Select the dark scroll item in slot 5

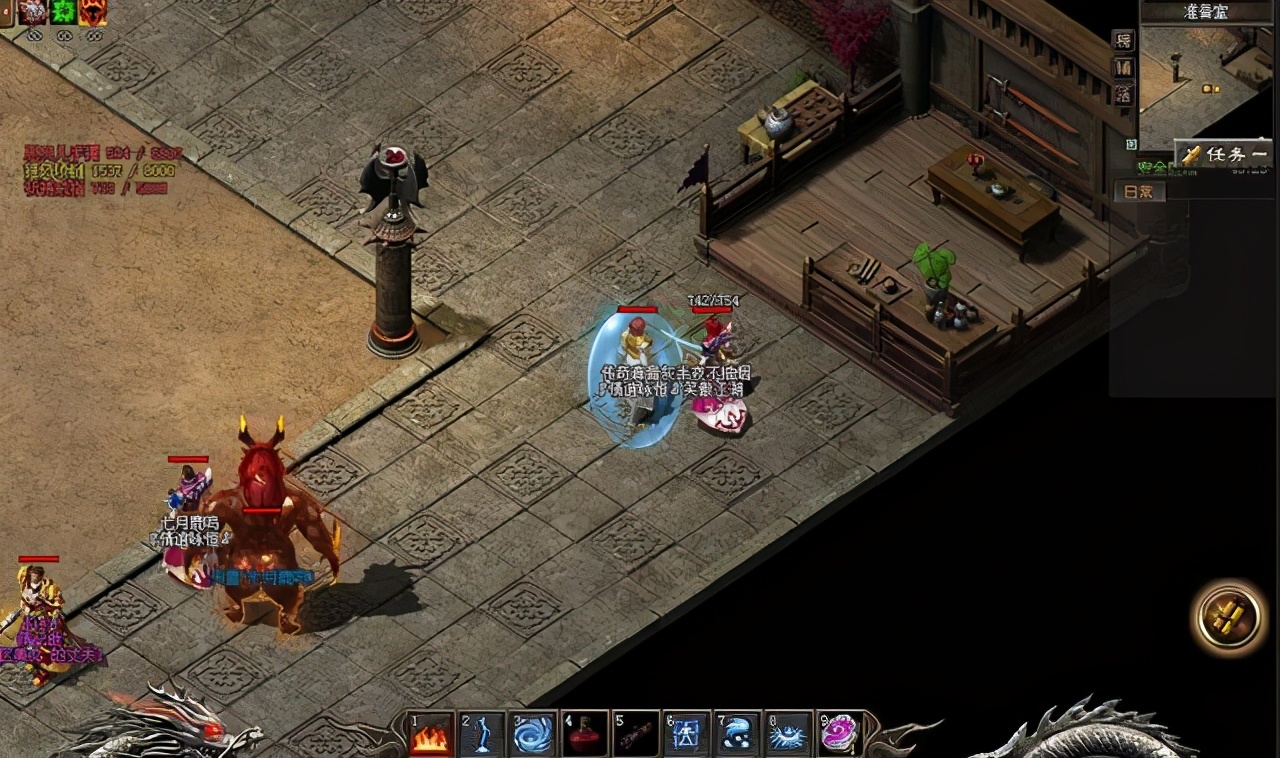[636, 735]
